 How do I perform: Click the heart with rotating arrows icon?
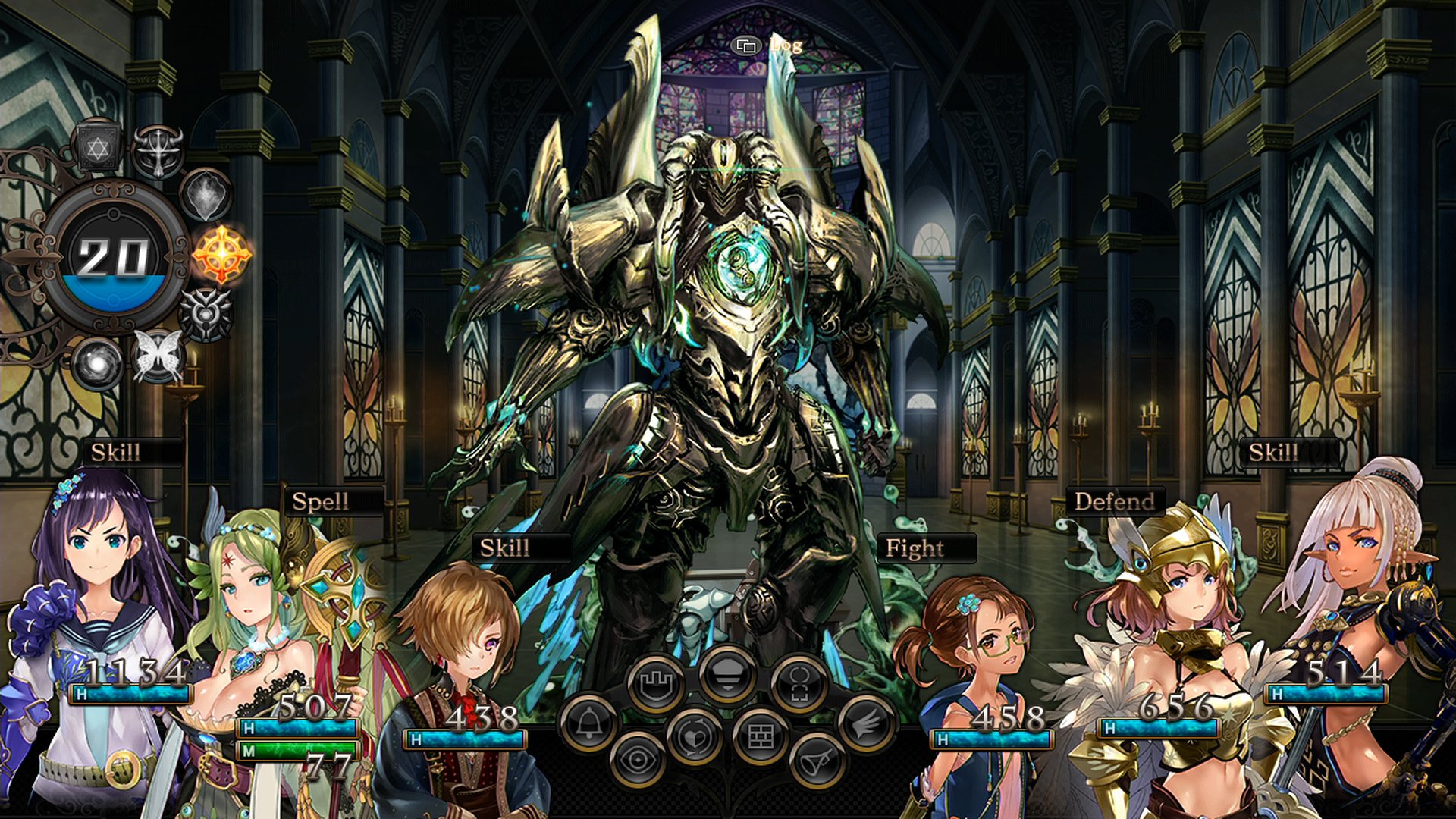point(694,736)
